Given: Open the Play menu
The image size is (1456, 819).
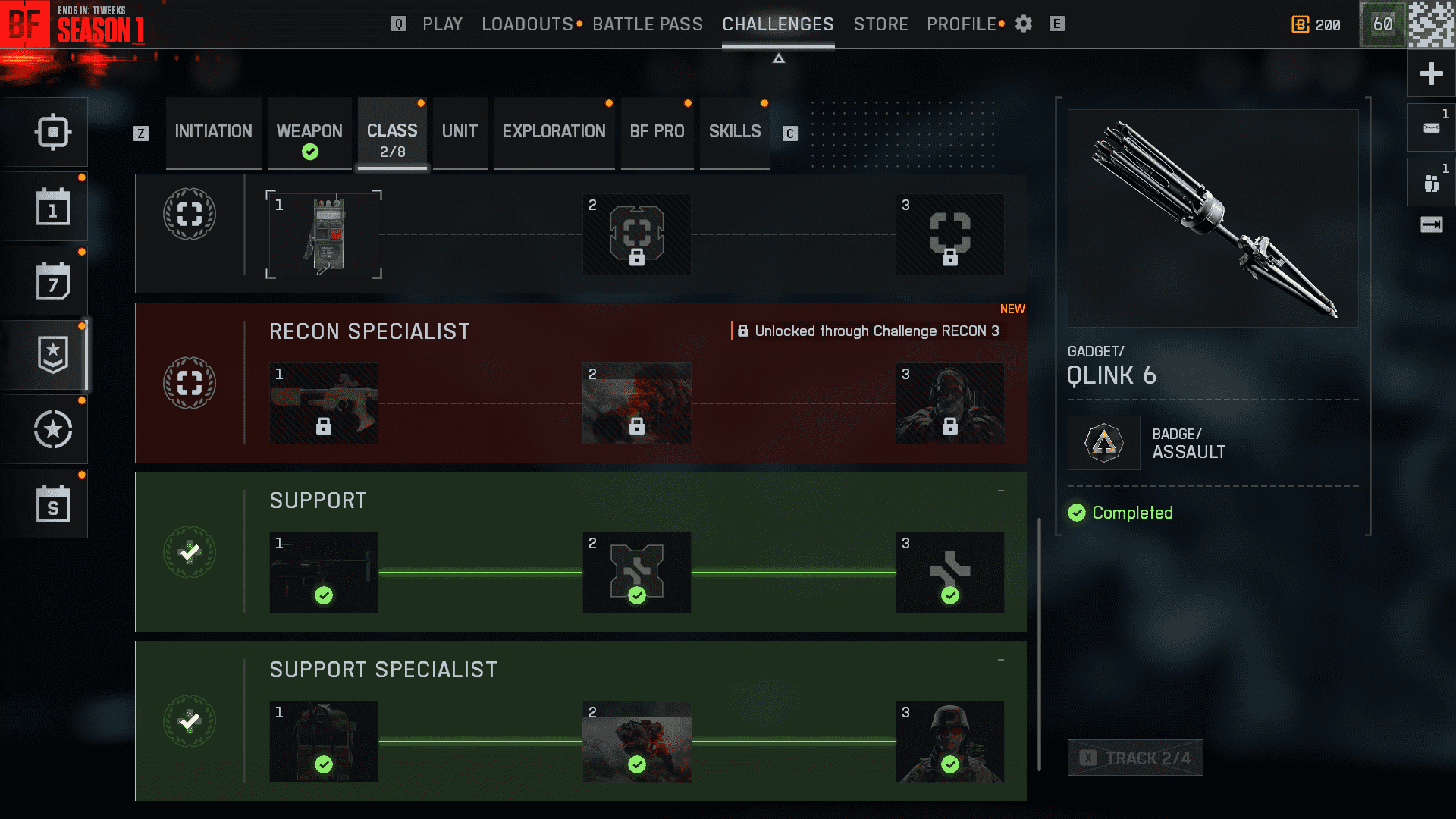Looking at the screenshot, I should [x=442, y=24].
